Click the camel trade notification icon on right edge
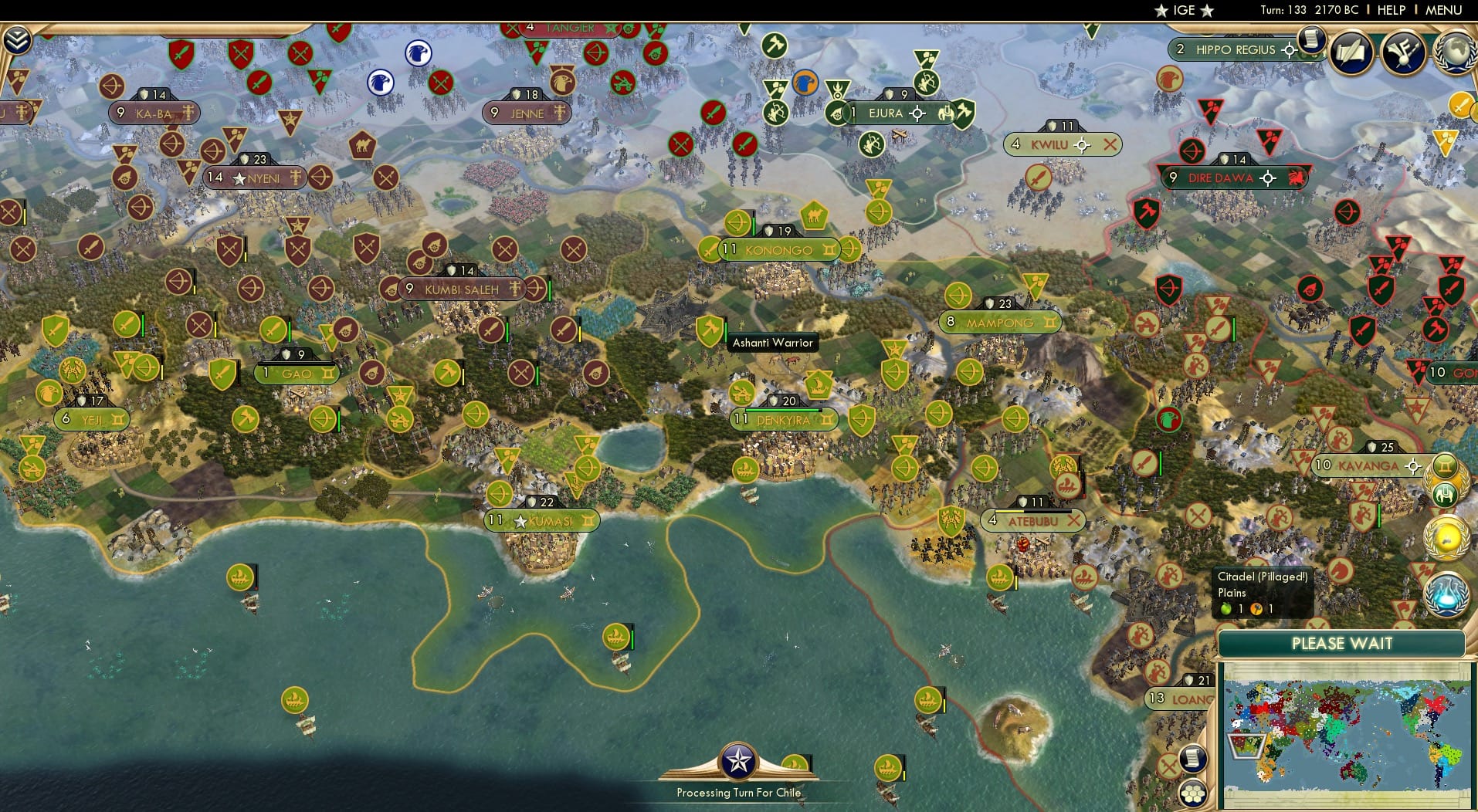The image size is (1478, 812). 1446,493
